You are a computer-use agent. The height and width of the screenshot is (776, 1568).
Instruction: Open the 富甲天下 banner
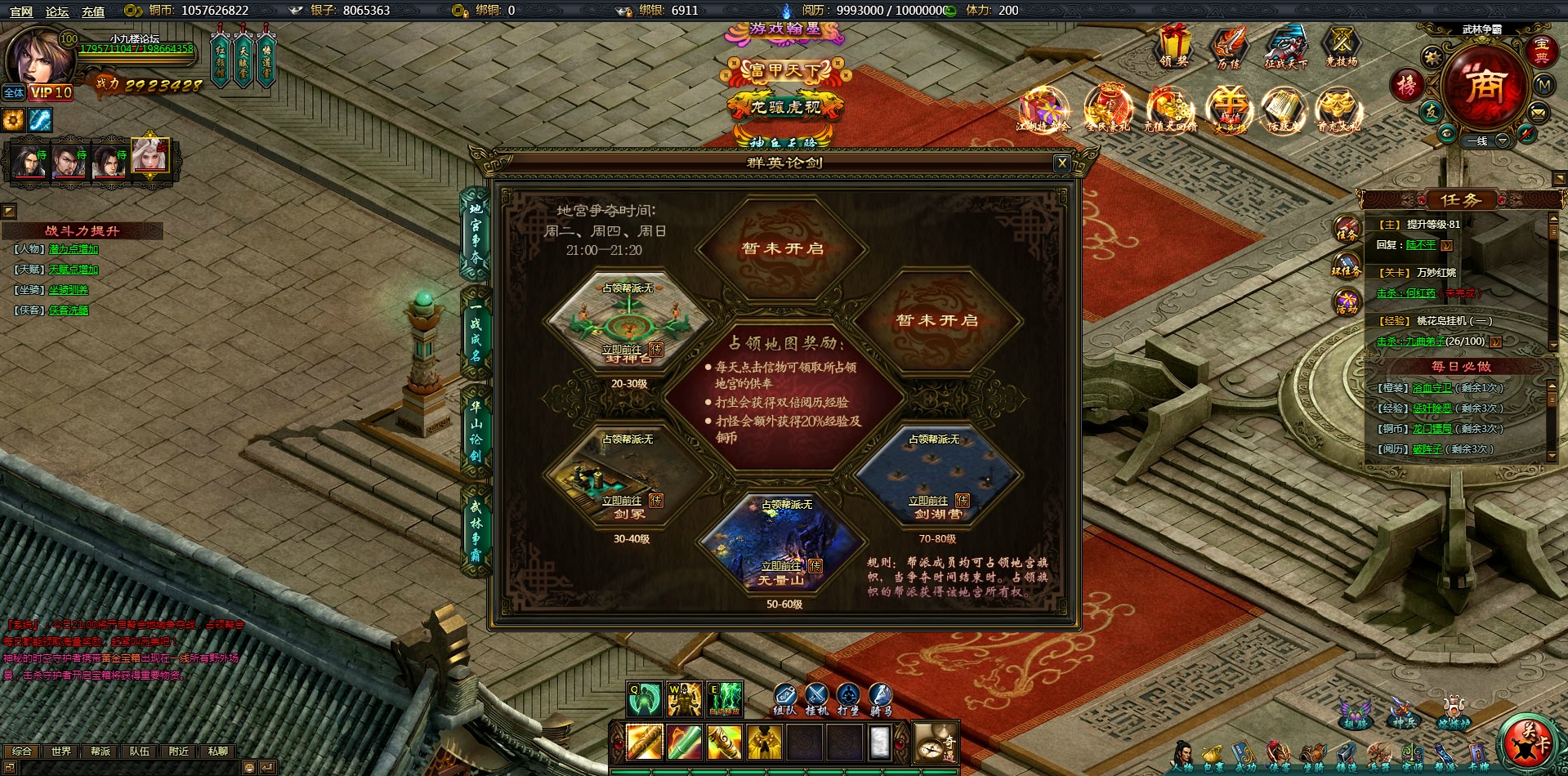click(784, 72)
